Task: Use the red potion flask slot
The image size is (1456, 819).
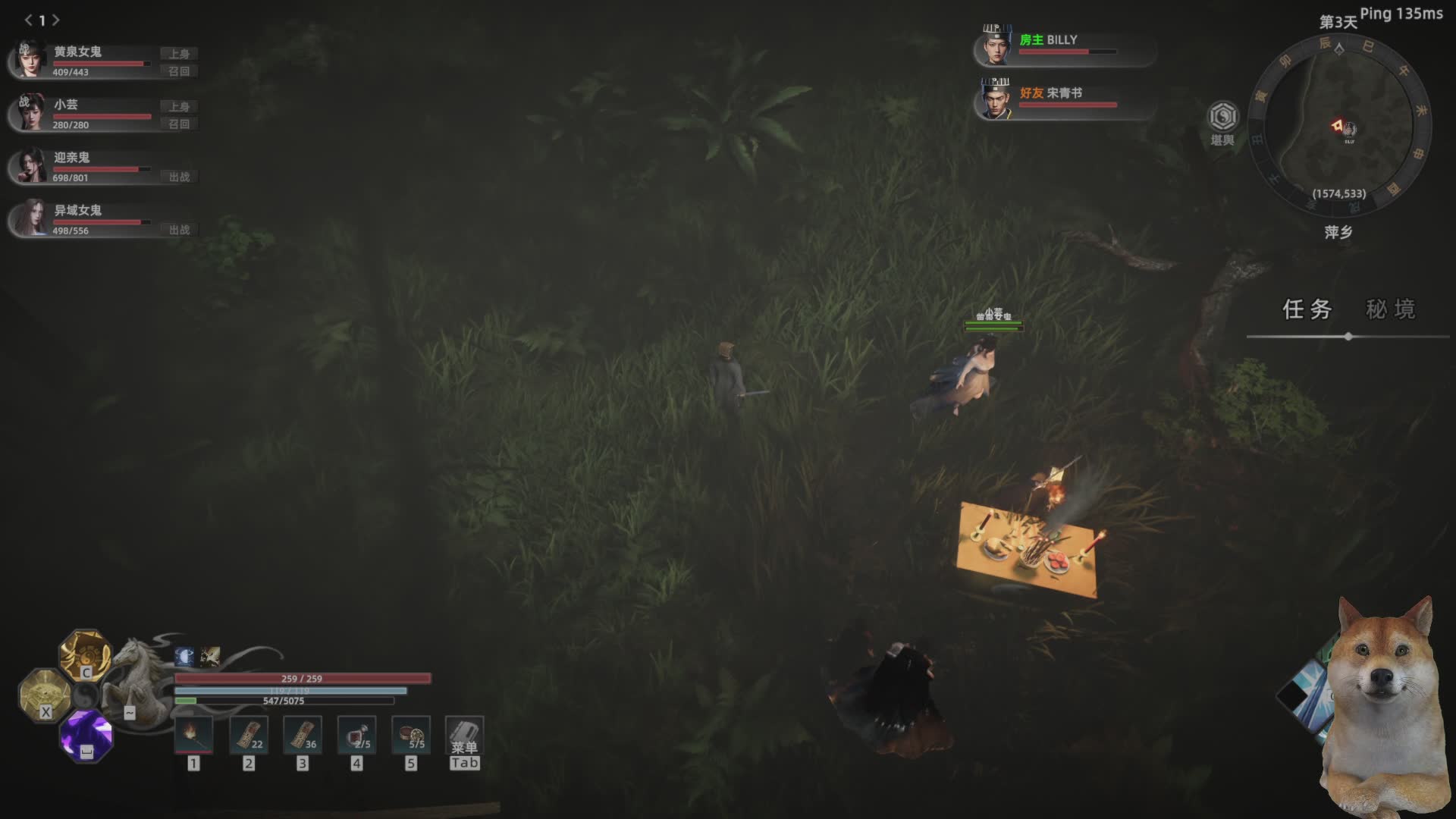Action: coord(356,735)
